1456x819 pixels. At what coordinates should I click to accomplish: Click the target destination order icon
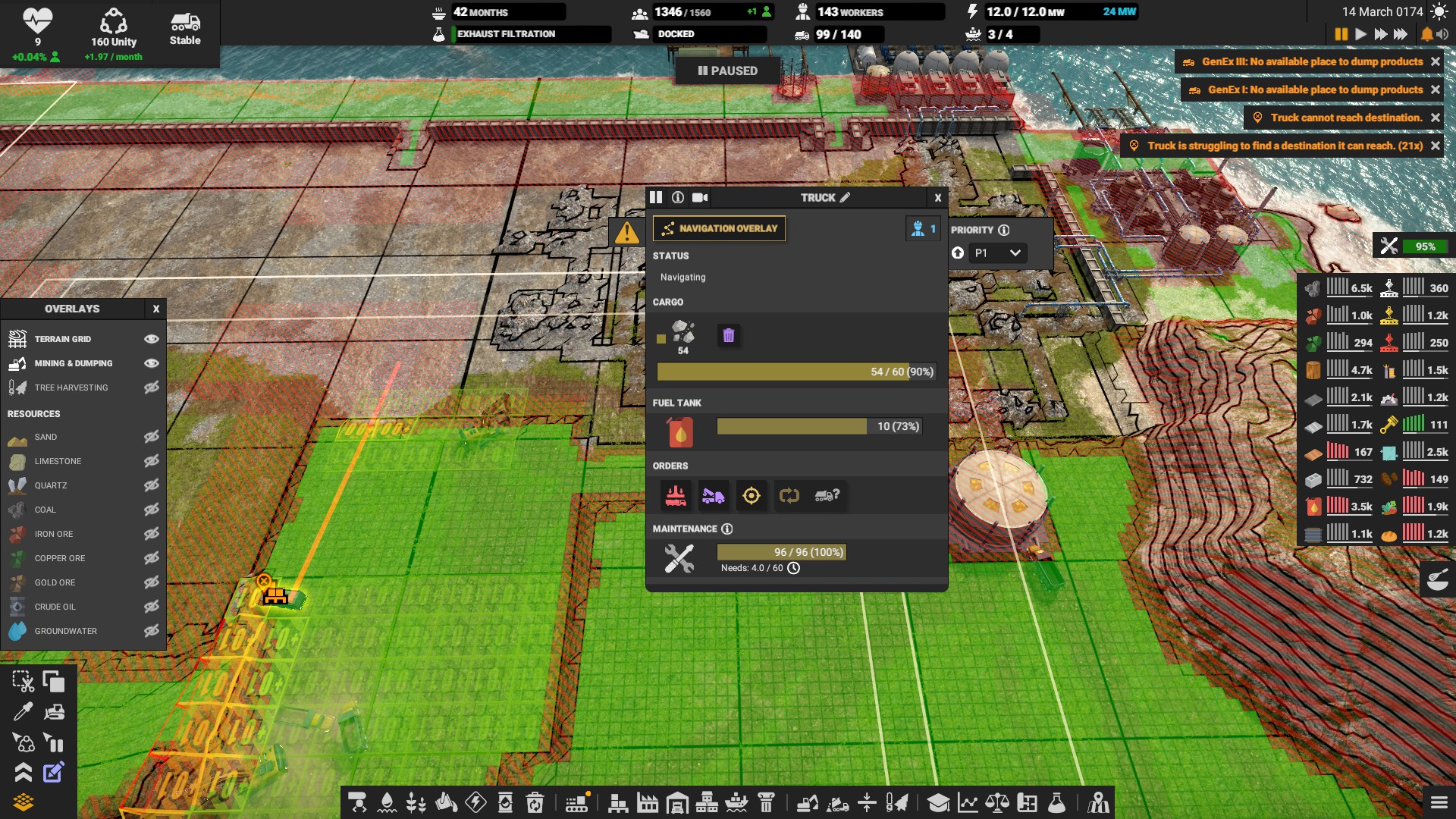click(750, 497)
